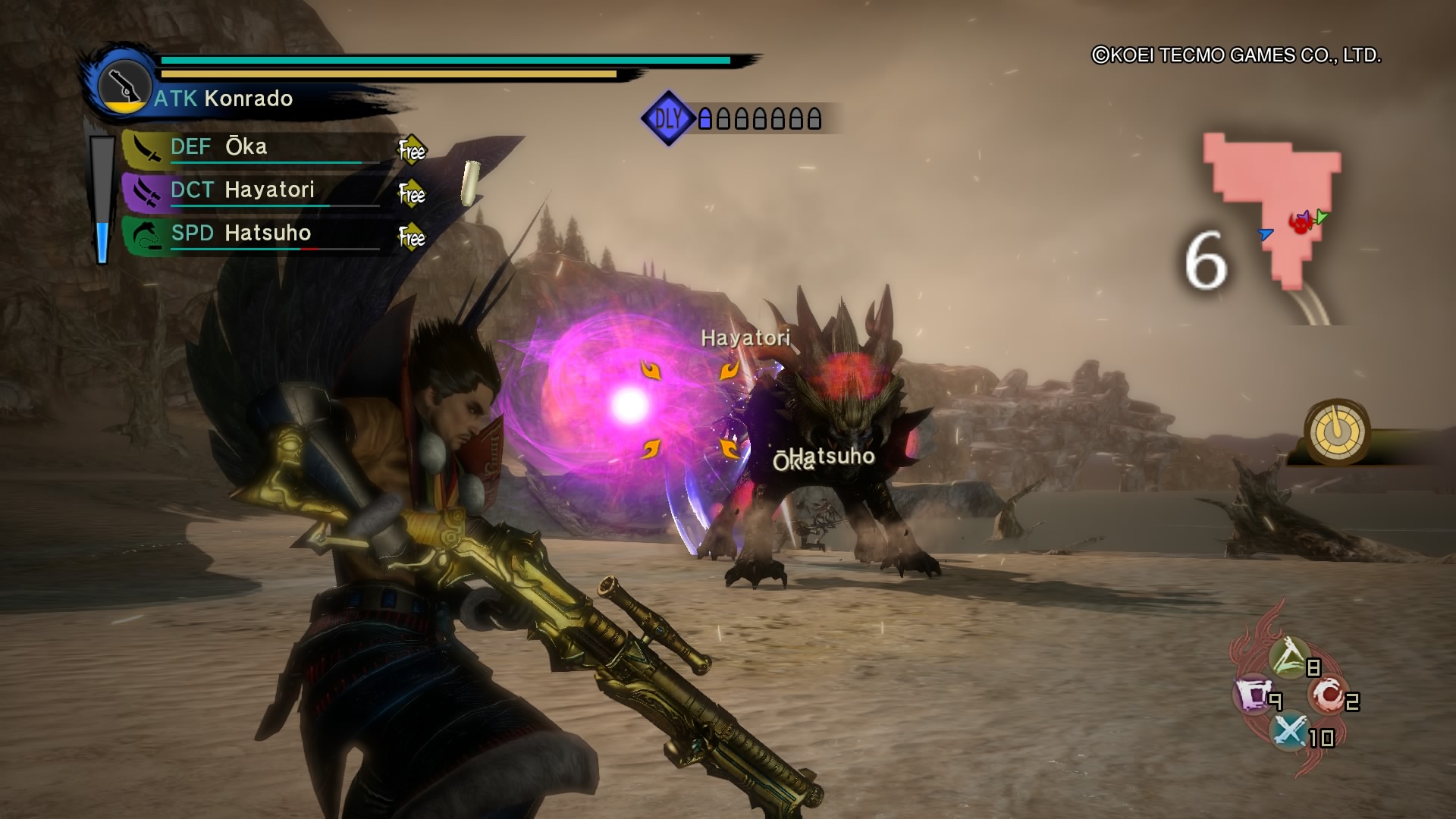1456x819 pixels.
Task: Click the Free status badge beside Ōka
Action: point(412,151)
